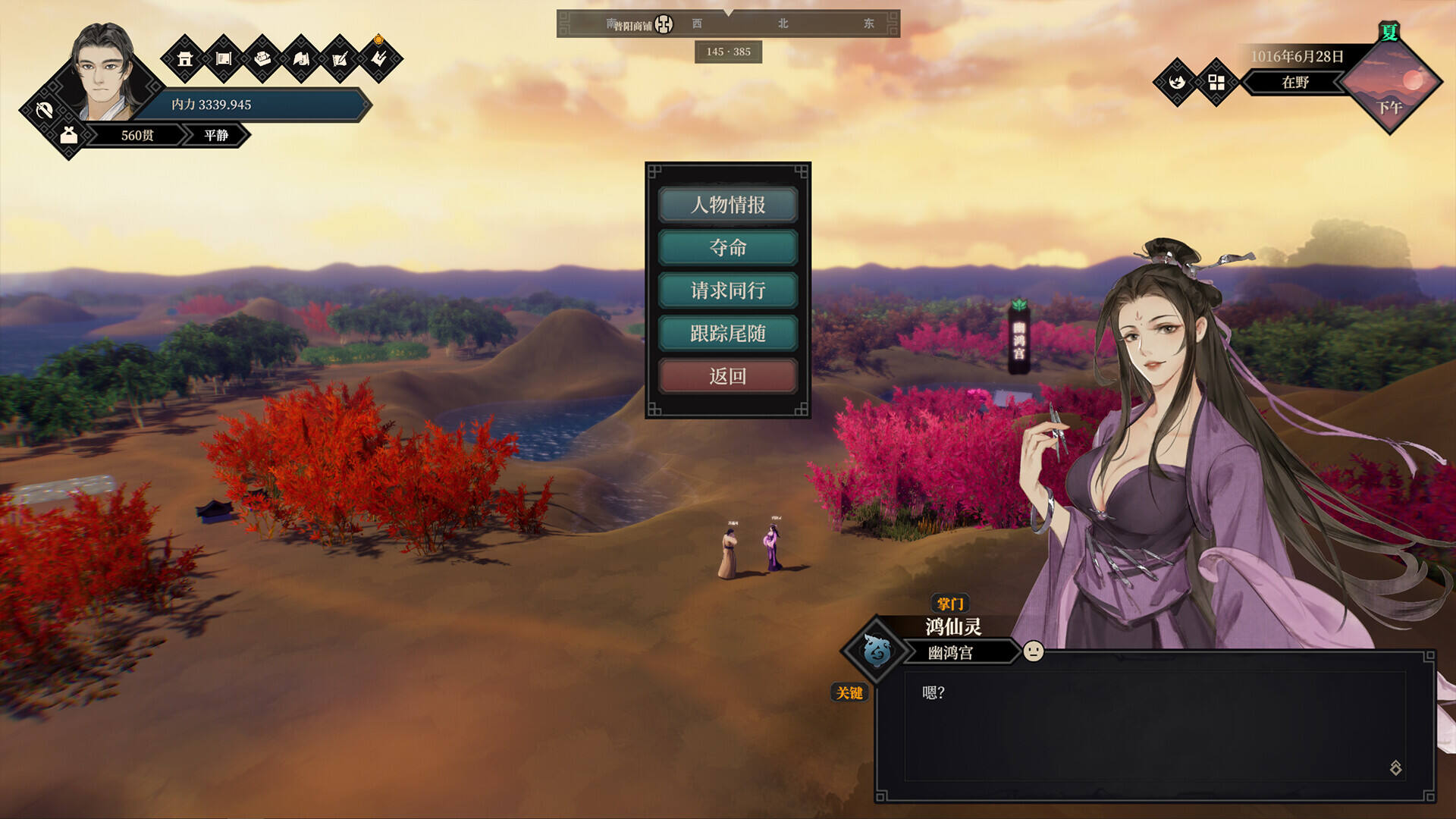
Task: Open the weapon icon beside the portrait
Action: (x=44, y=111)
